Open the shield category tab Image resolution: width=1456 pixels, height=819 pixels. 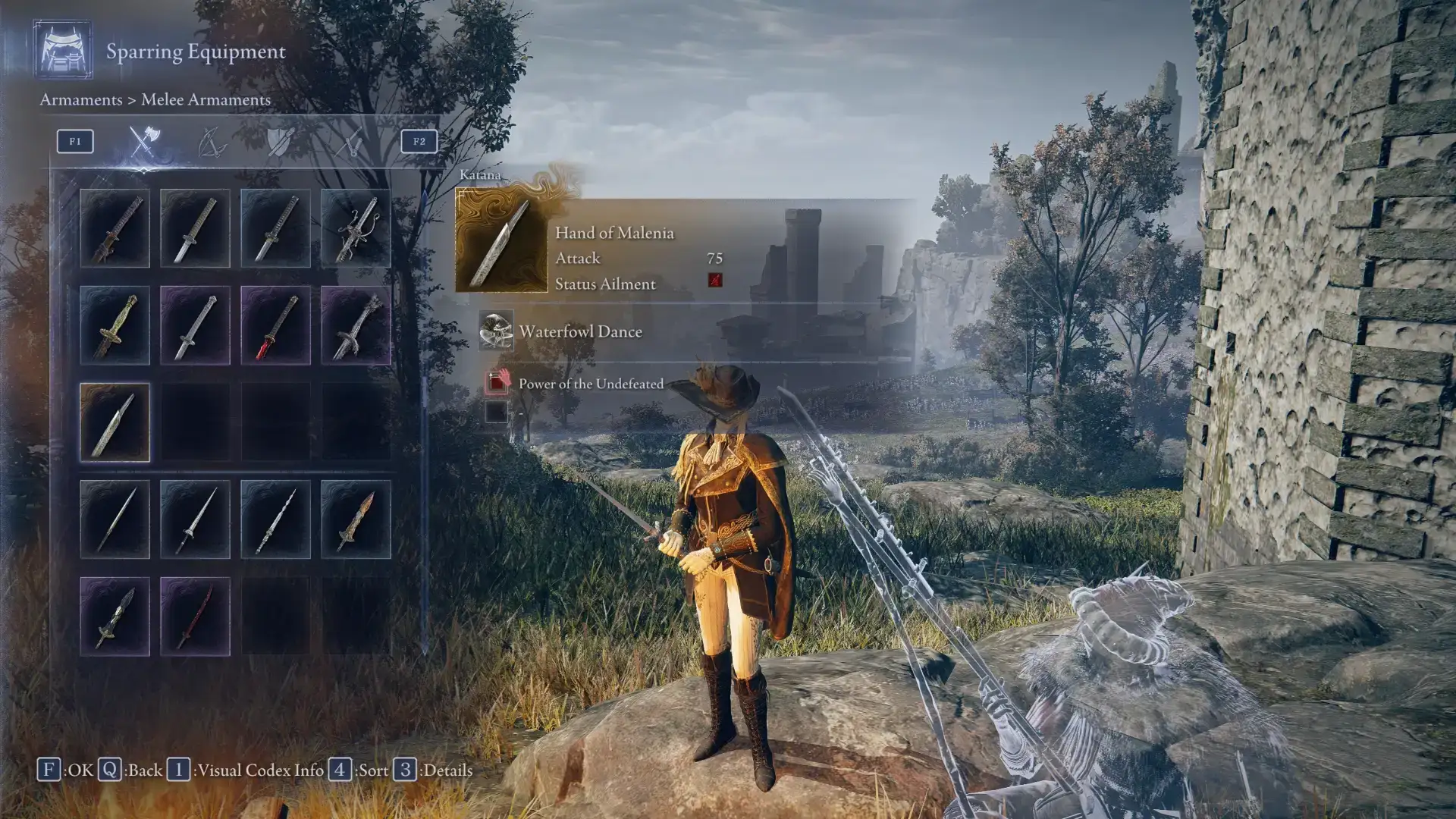280,142
